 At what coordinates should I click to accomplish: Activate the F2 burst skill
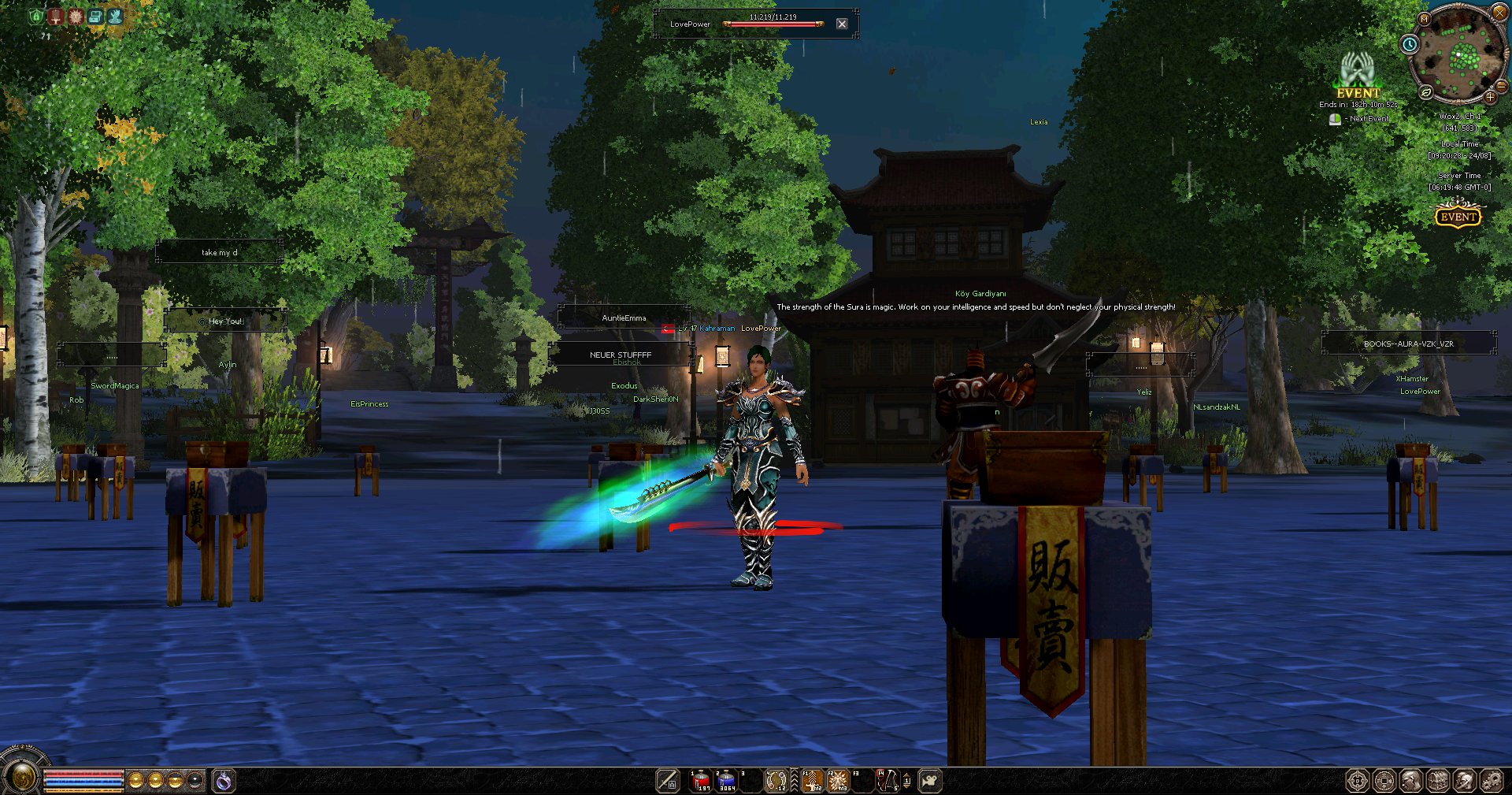(838, 781)
